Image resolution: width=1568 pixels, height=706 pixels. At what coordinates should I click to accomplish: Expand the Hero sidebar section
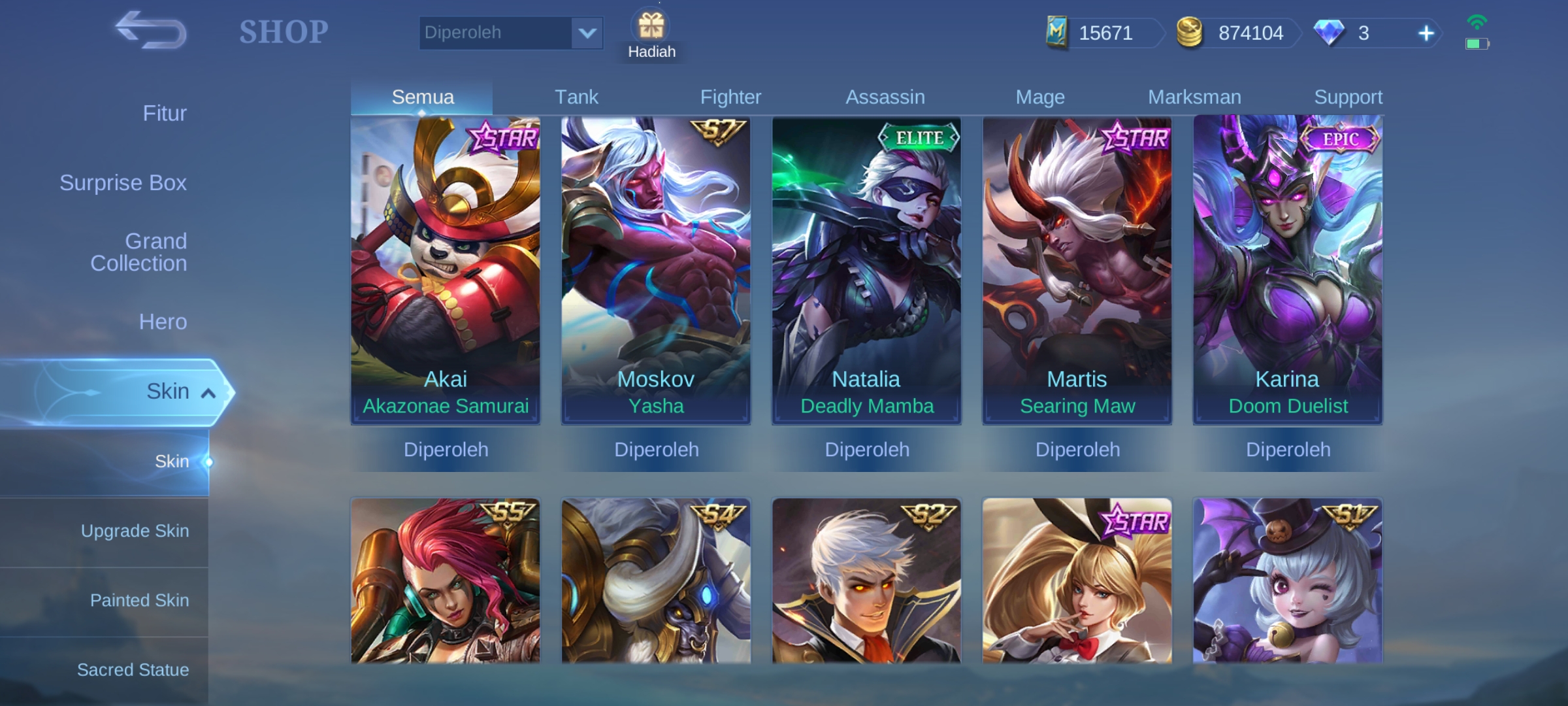click(162, 322)
